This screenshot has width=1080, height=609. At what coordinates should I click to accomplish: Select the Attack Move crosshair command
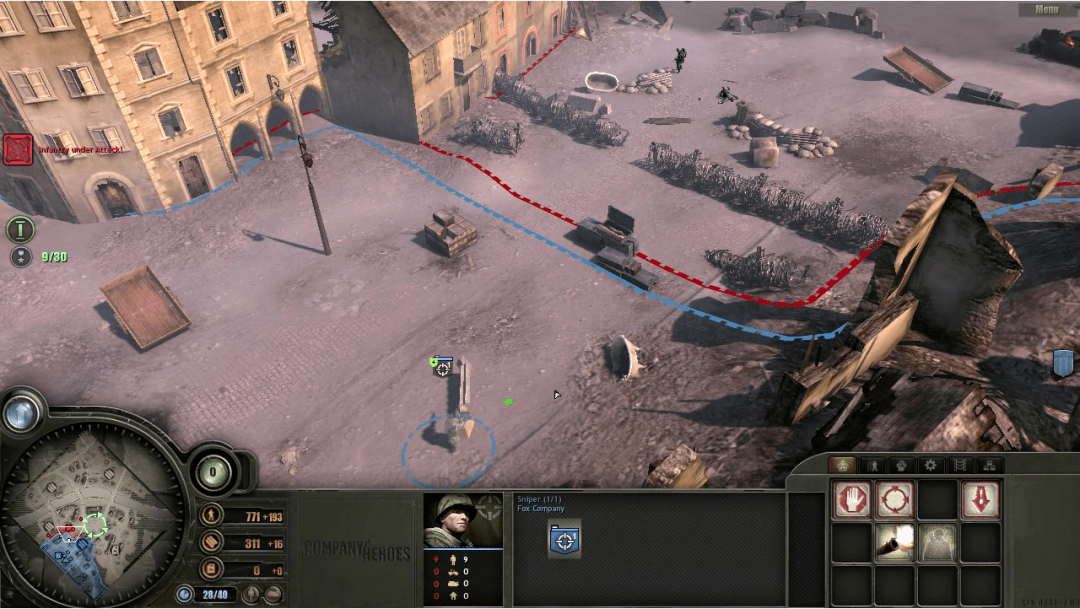(894, 499)
